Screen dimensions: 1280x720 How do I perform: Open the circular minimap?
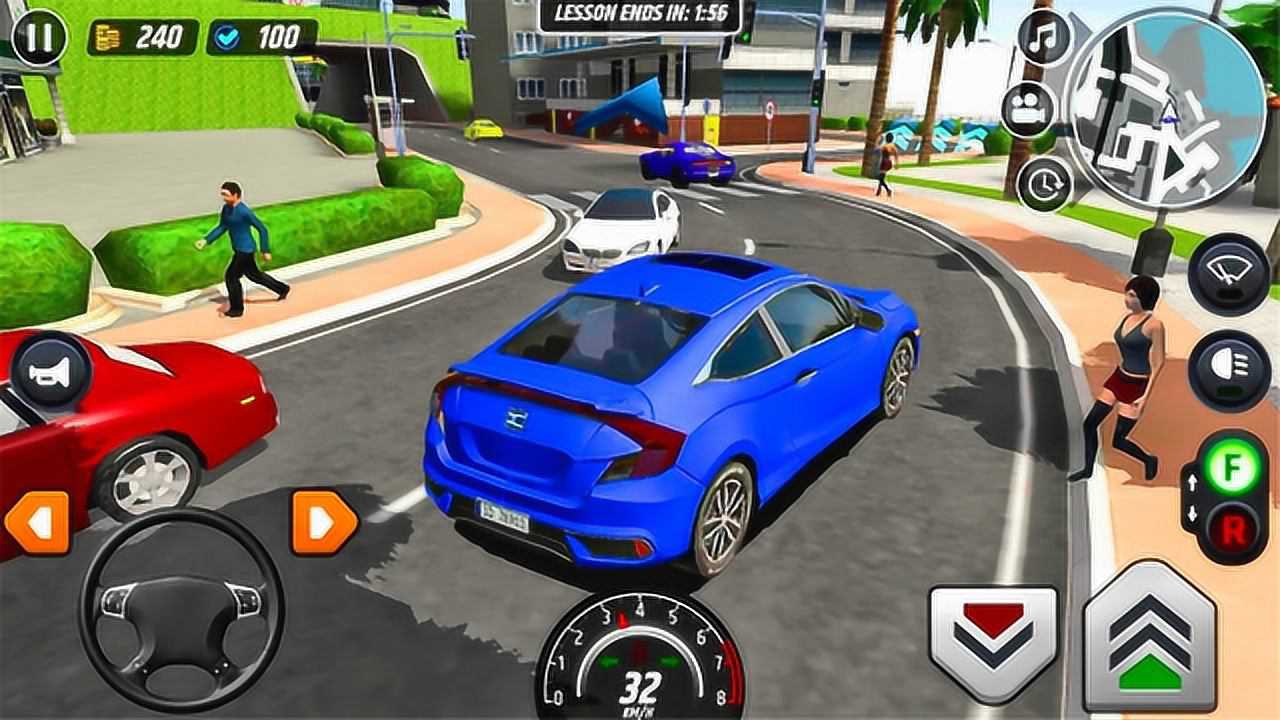(x=1165, y=108)
